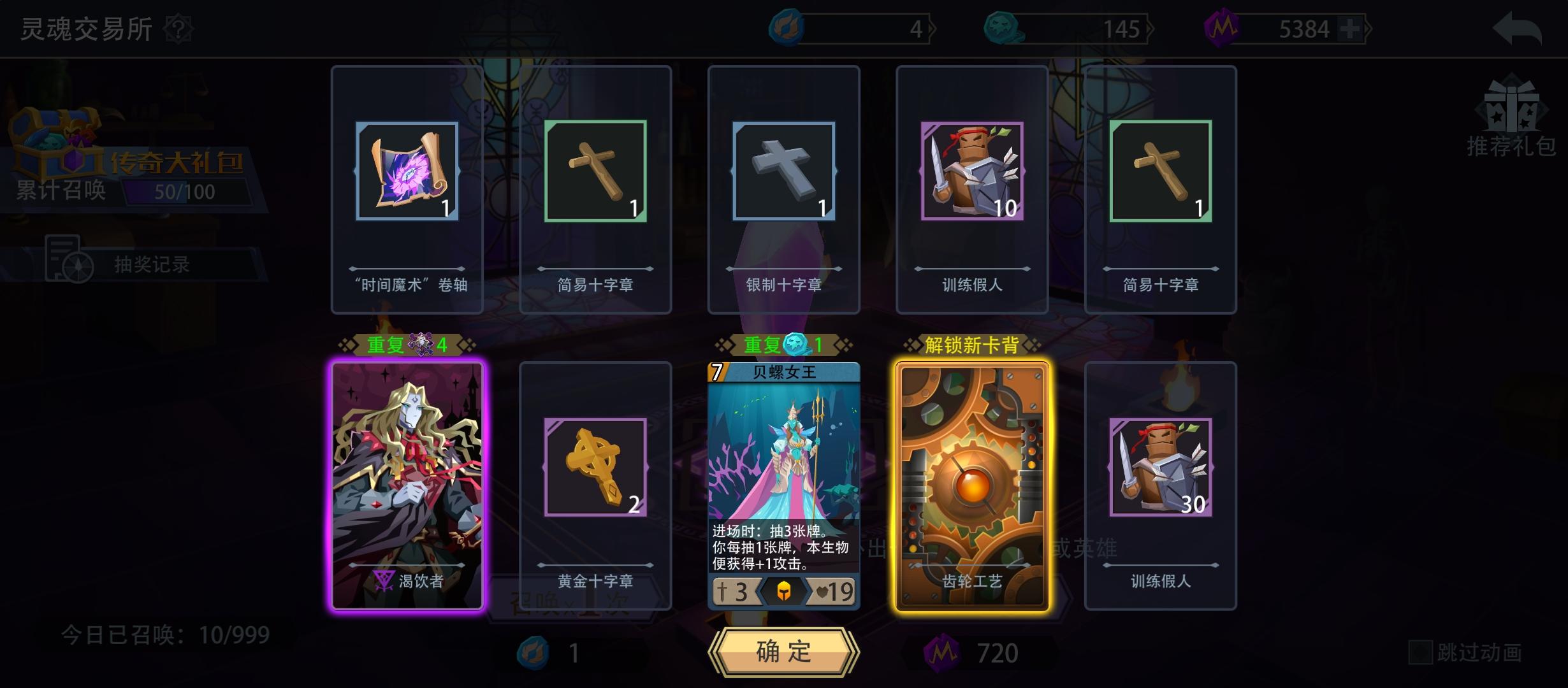
Task: Open the help icon beside 灵魂交易所 title
Action: pyautogui.click(x=179, y=28)
